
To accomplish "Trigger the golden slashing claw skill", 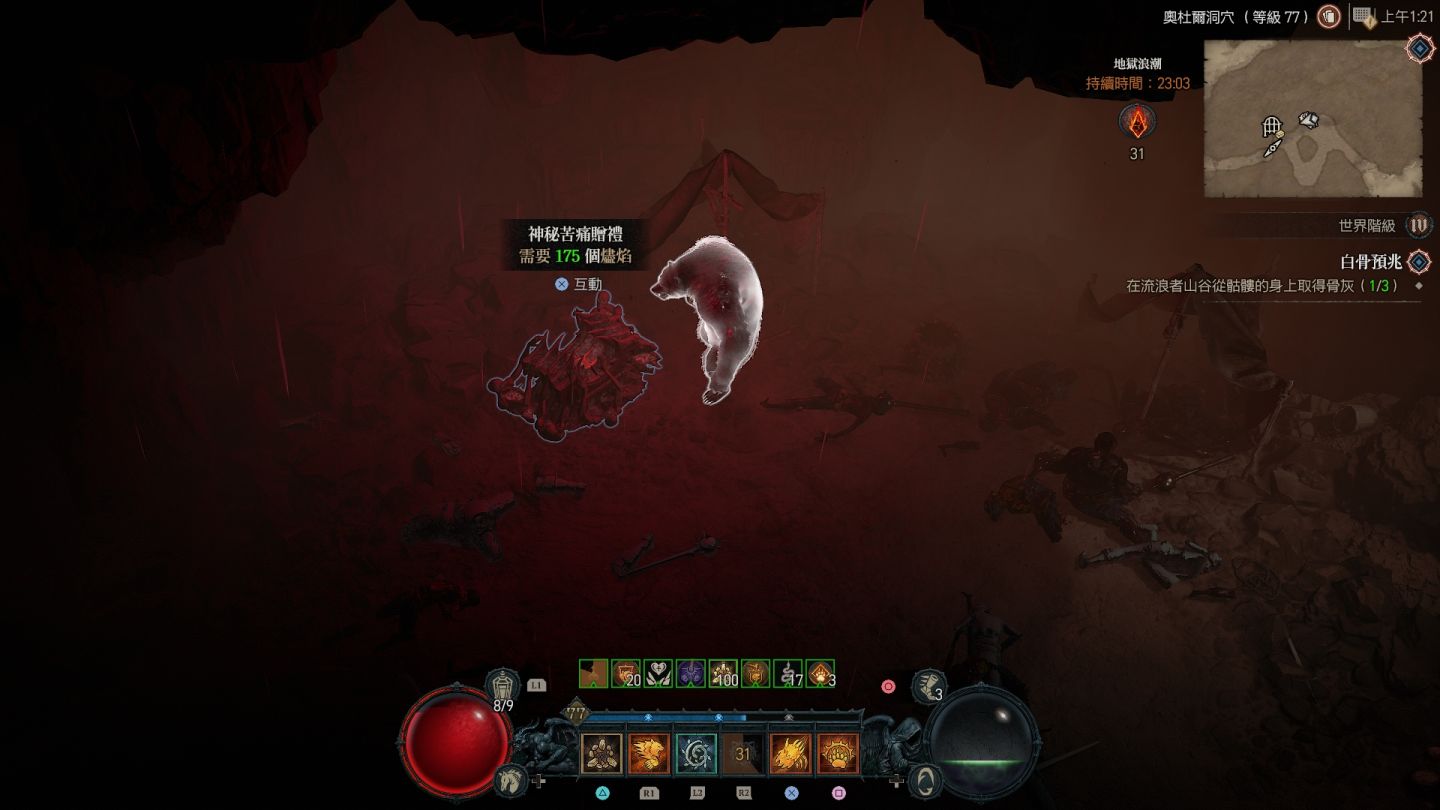I will pos(790,754).
